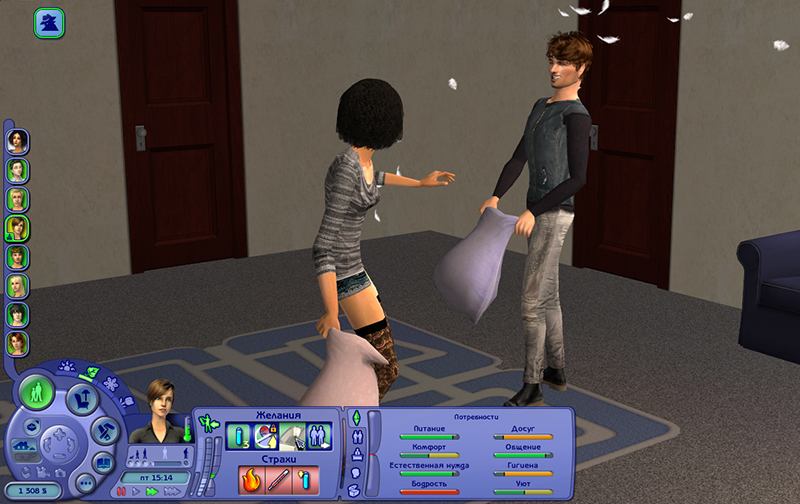Select the dark curly-haired Sim portrait

click(x=17, y=141)
